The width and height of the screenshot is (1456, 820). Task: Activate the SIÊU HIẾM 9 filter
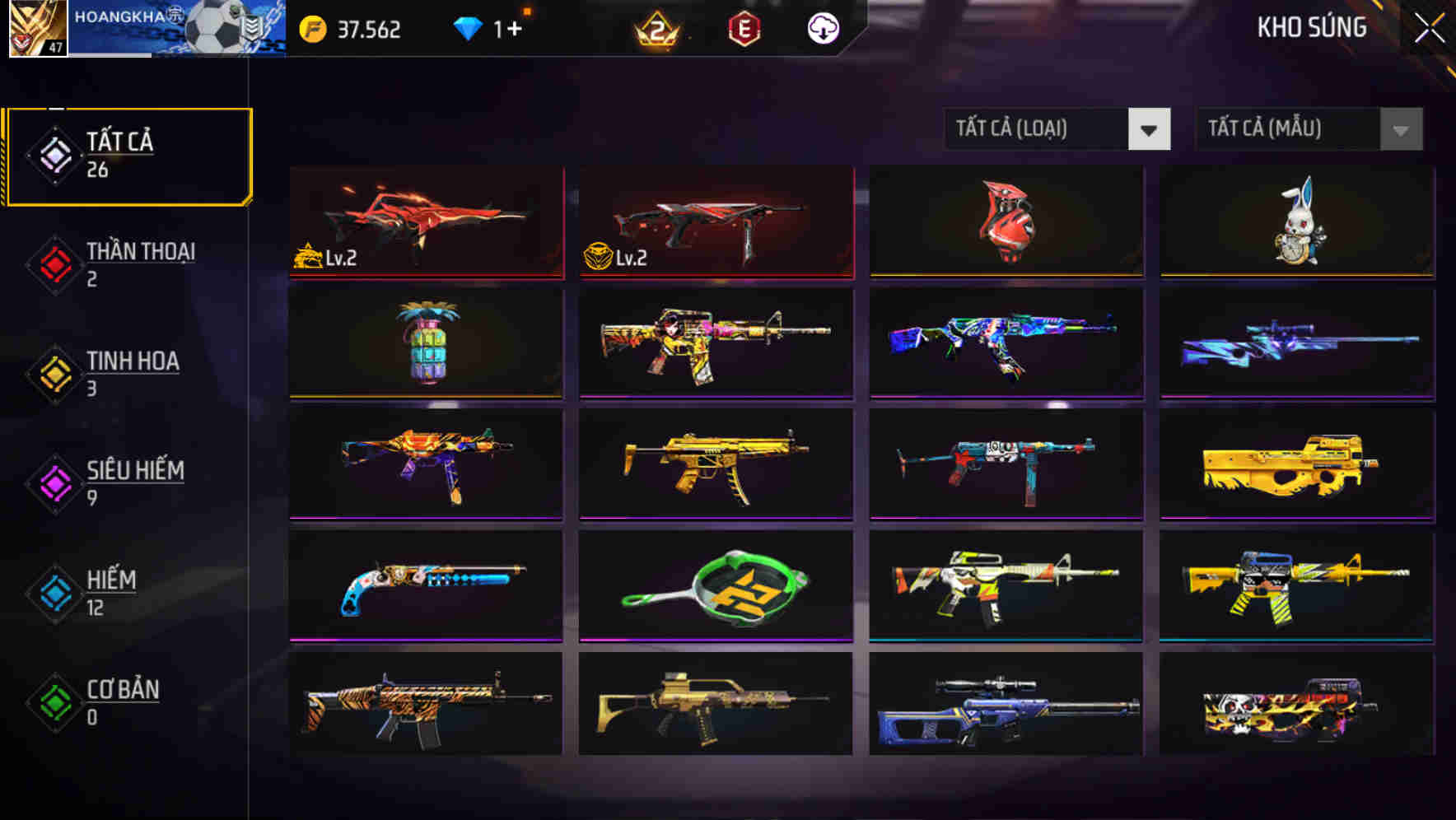pos(128,482)
